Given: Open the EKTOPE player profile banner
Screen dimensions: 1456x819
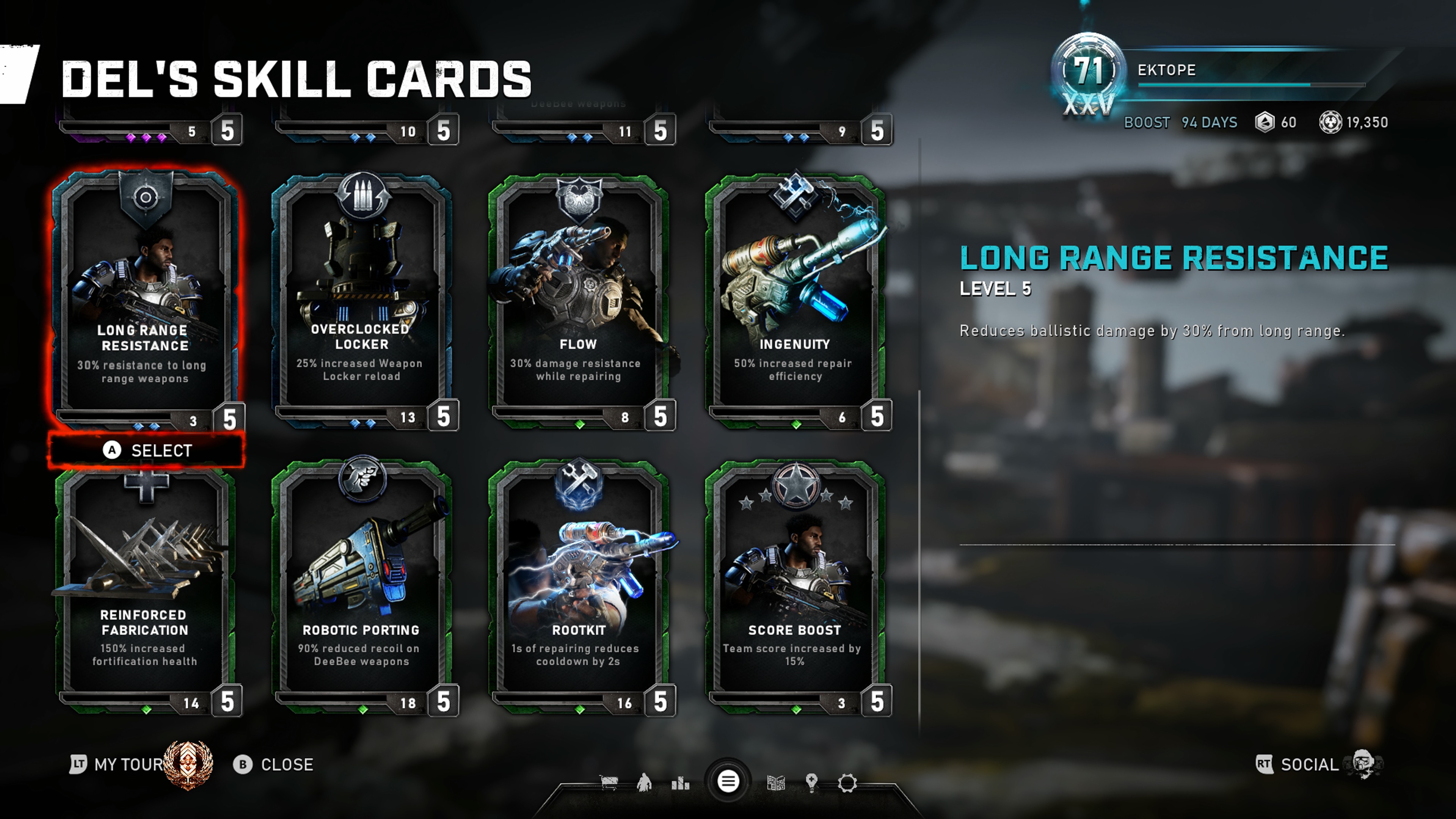Looking at the screenshot, I should [1215, 71].
